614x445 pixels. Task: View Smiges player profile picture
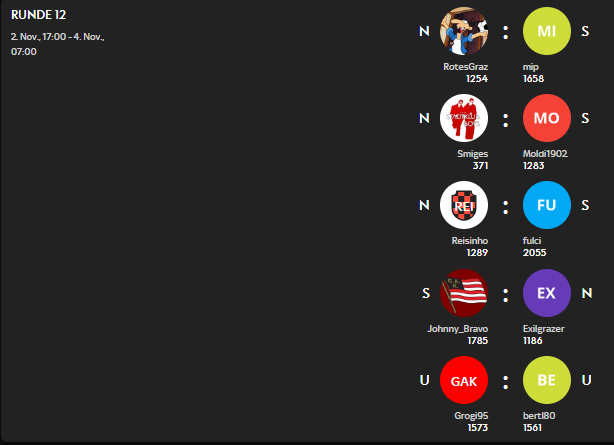pyautogui.click(x=464, y=119)
